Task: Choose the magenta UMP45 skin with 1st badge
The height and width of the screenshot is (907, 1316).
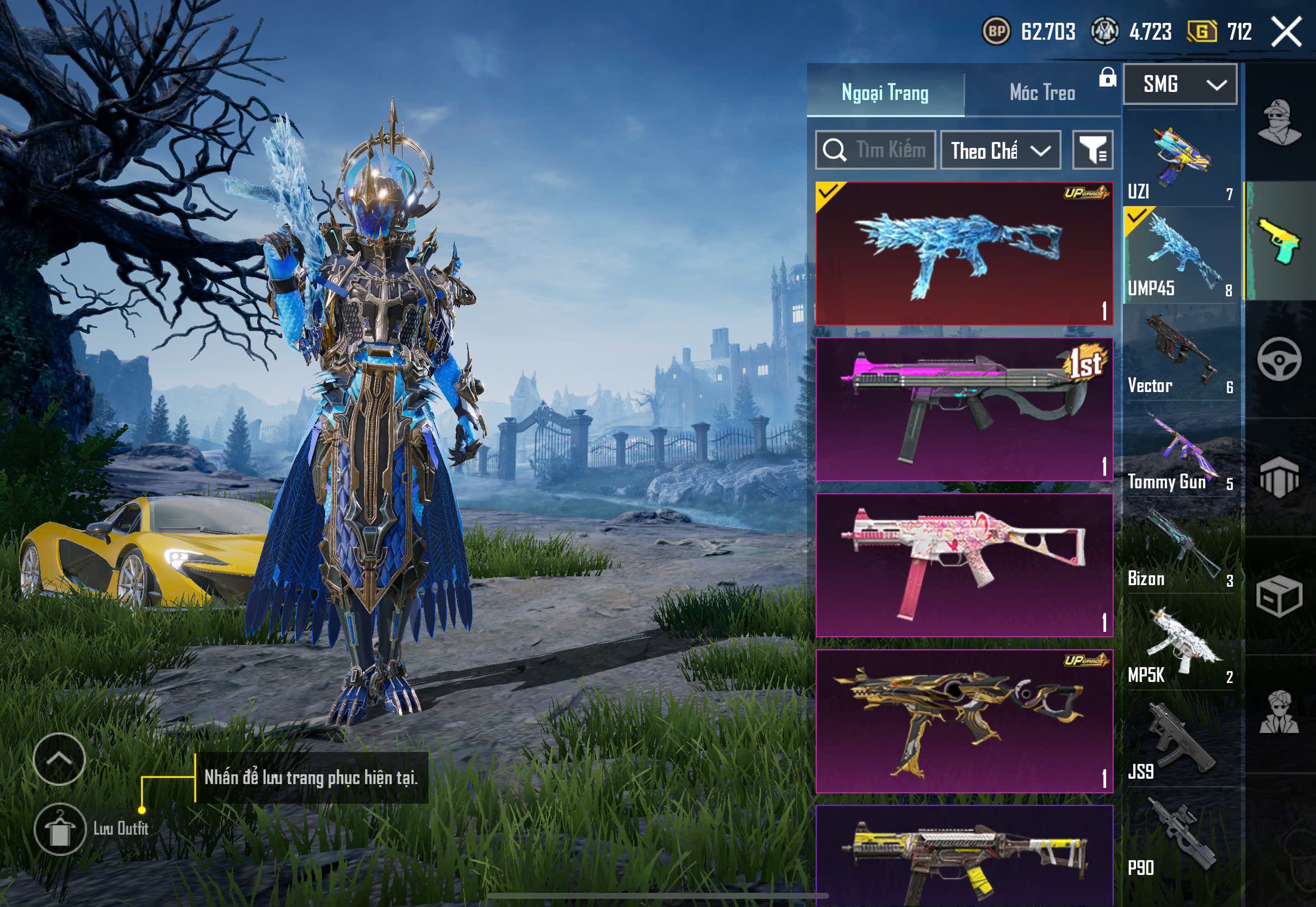Action: coord(964,409)
